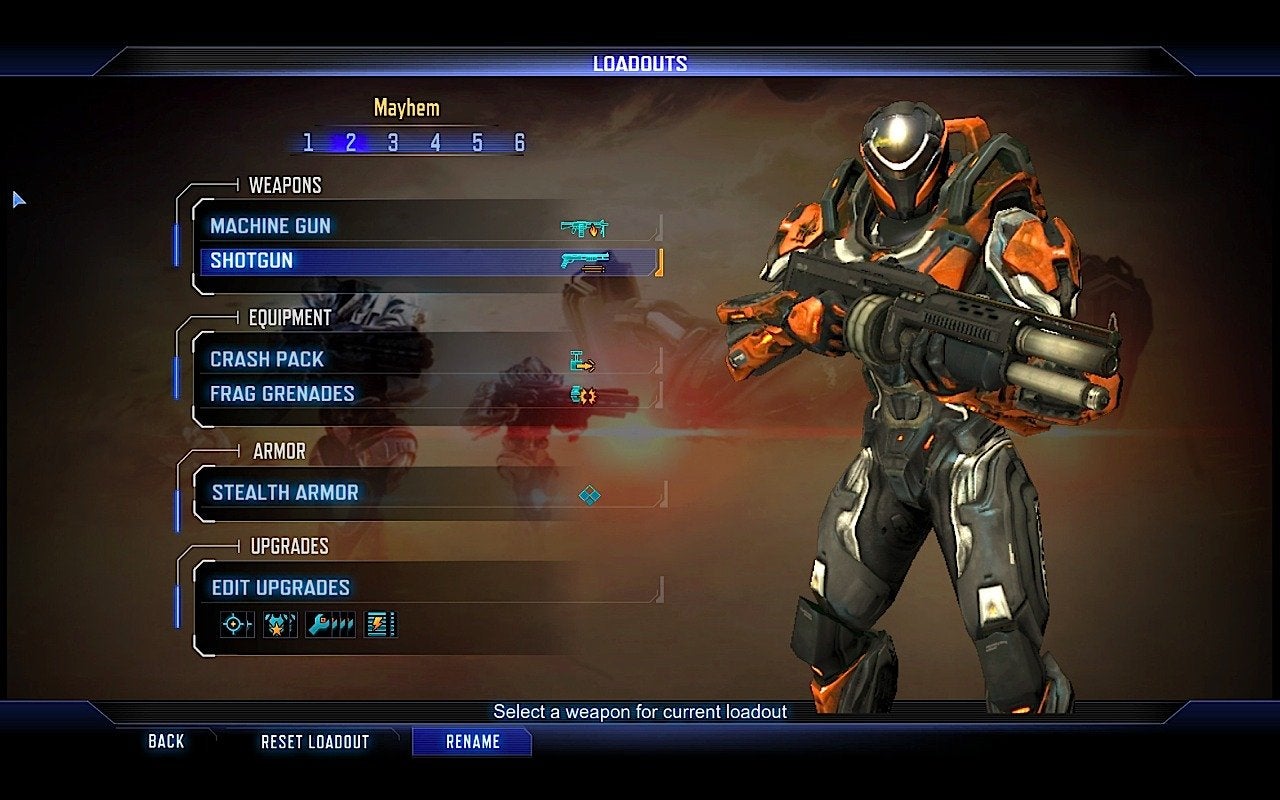Open the Crash Pack equipment slot
This screenshot has height=800, width=1280.
point(430,359)
